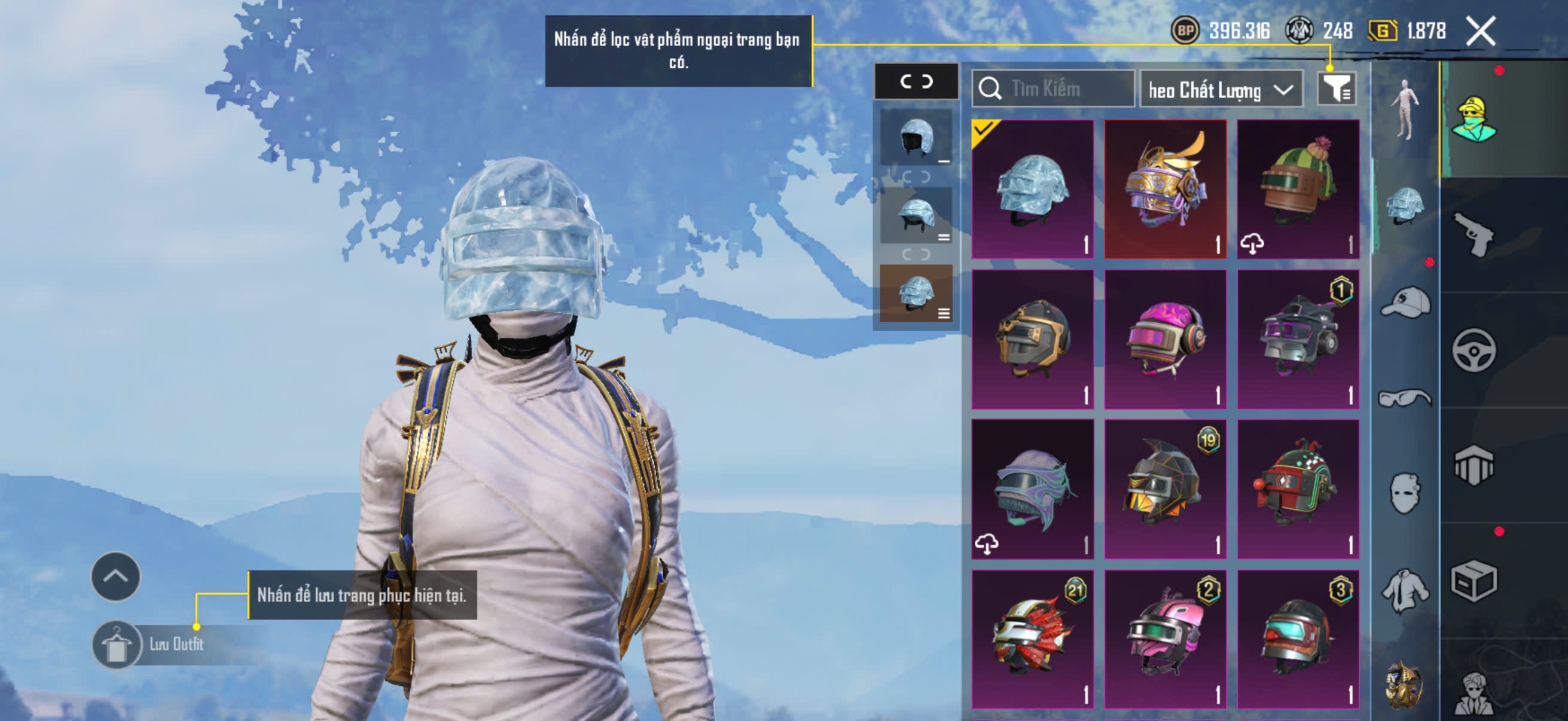Viewport: 1568px width, 721px height.
Task: Open the Chất Lượng sort dropdown
Action: 1221,90
